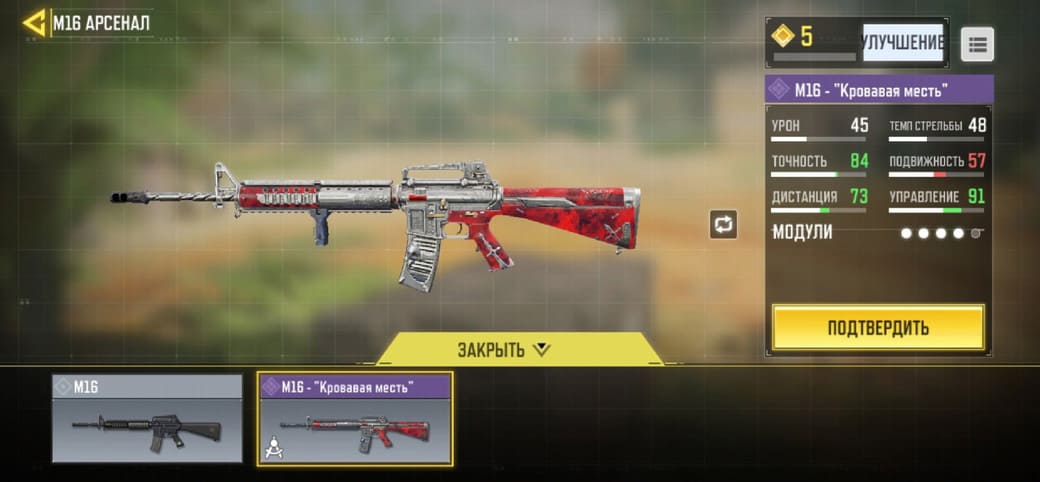Open the УЛУЧШЕНИЕ upgrade option

(x=902, y=43)
